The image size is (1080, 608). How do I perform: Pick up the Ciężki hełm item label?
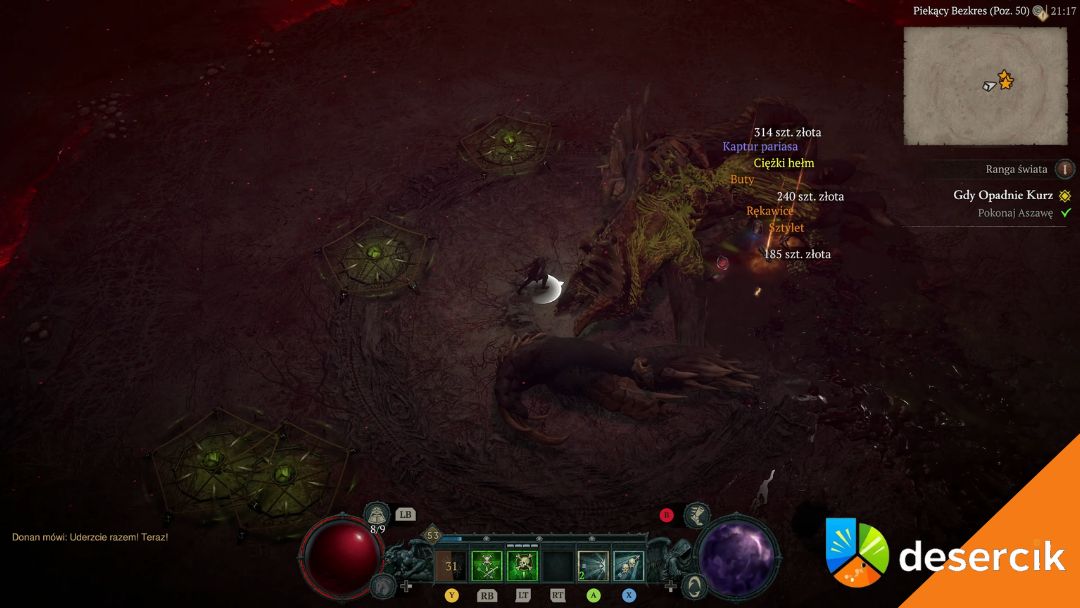point(784,163)
